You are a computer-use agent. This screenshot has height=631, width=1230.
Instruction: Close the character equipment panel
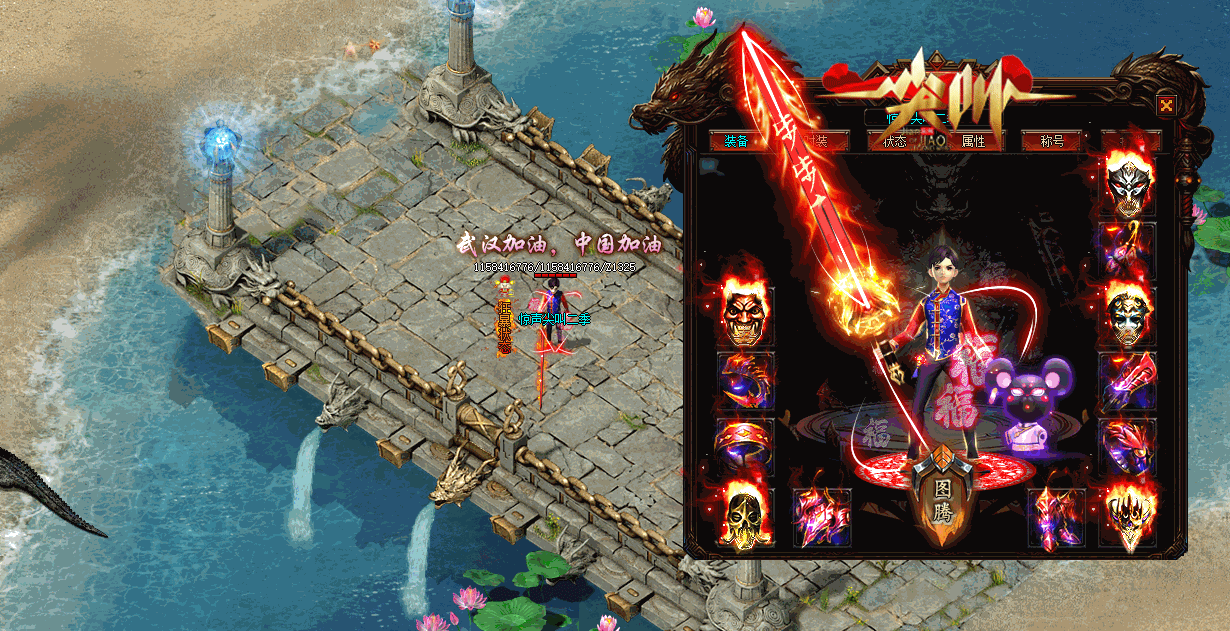[1166, 105]
